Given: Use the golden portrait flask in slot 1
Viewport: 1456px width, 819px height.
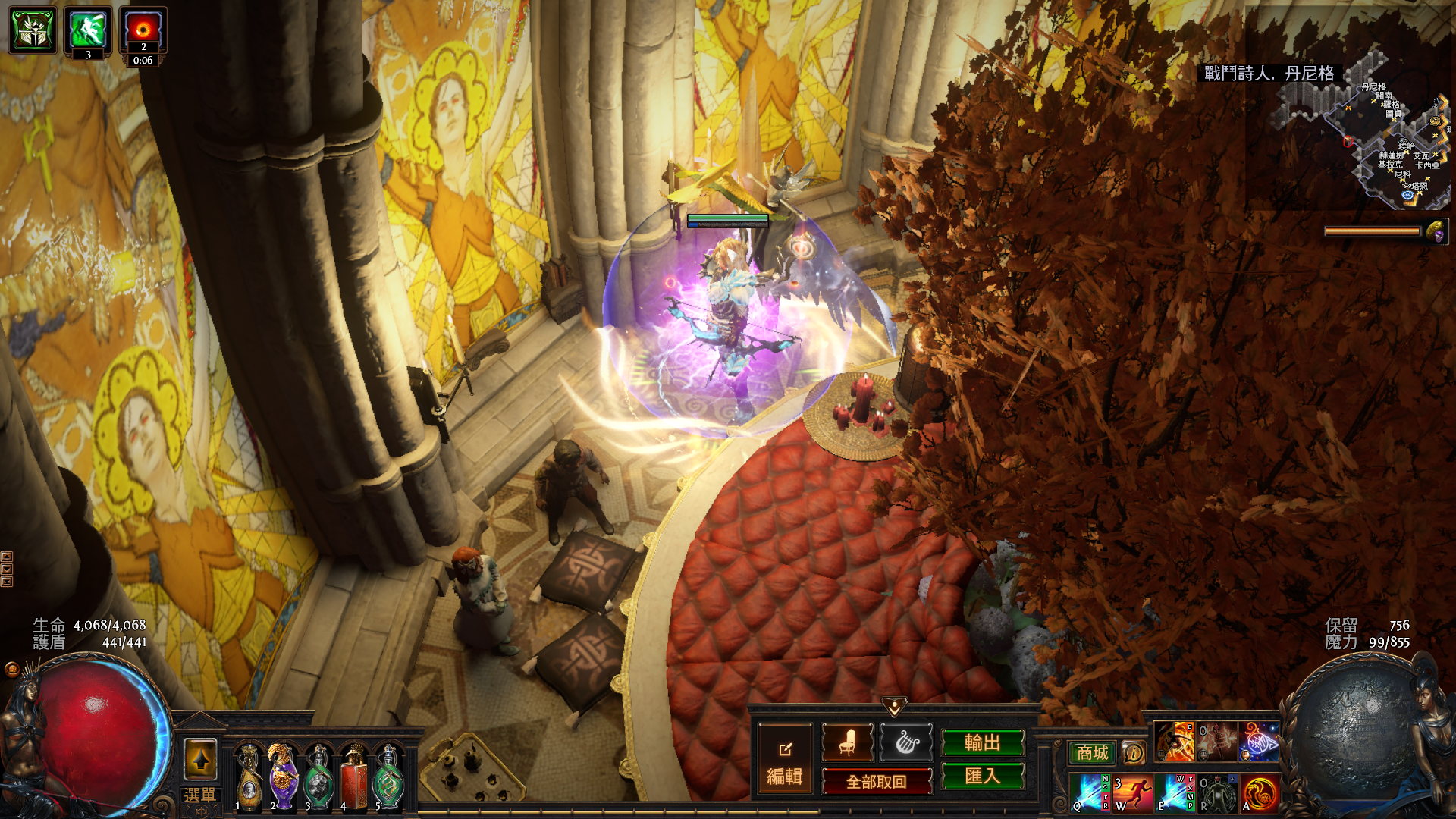Looking at the screenshot, I should [248, 777].
